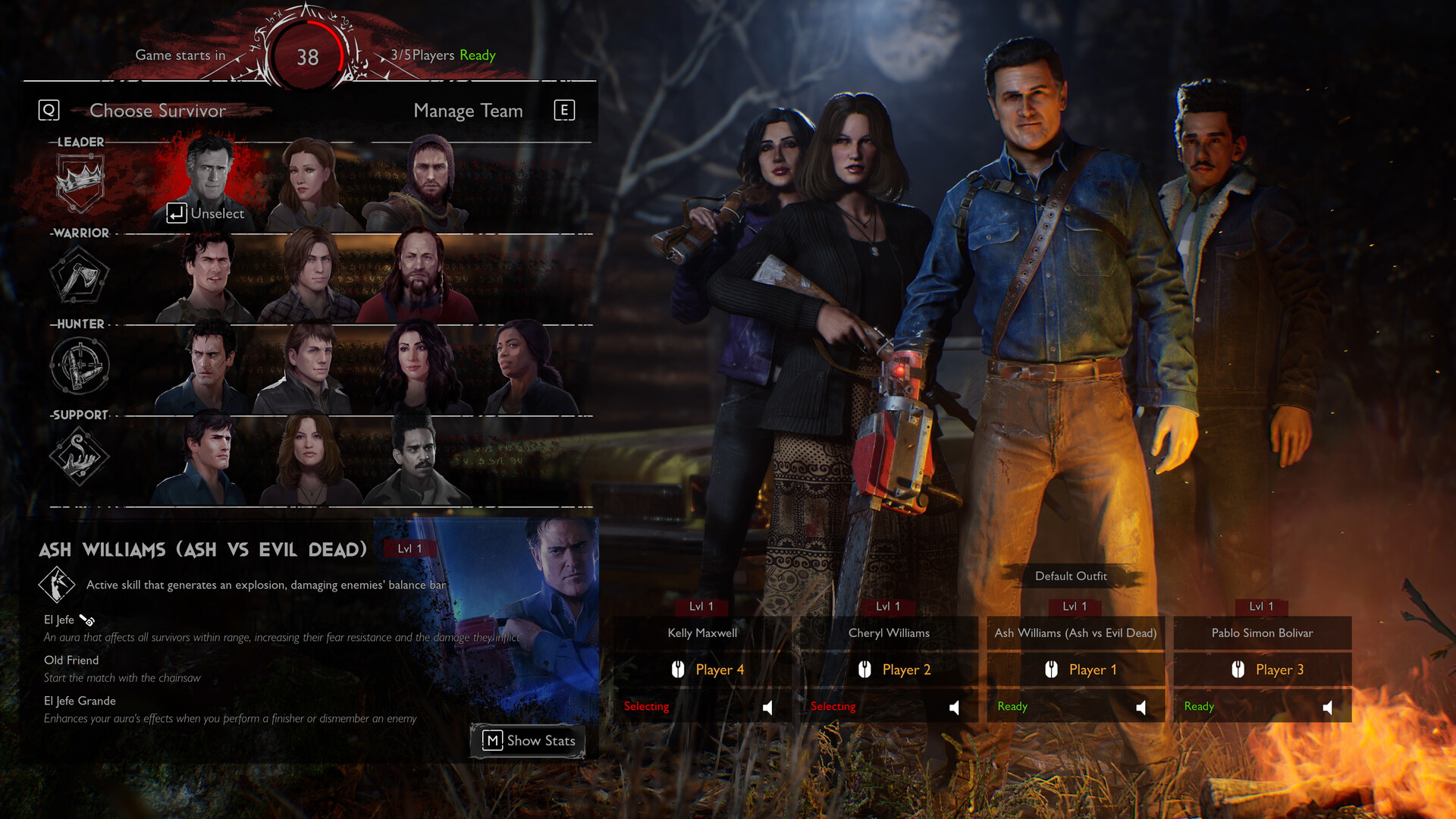Open the Default Outfit selector
1456x819 pixels.
[x=1072, y=576]
